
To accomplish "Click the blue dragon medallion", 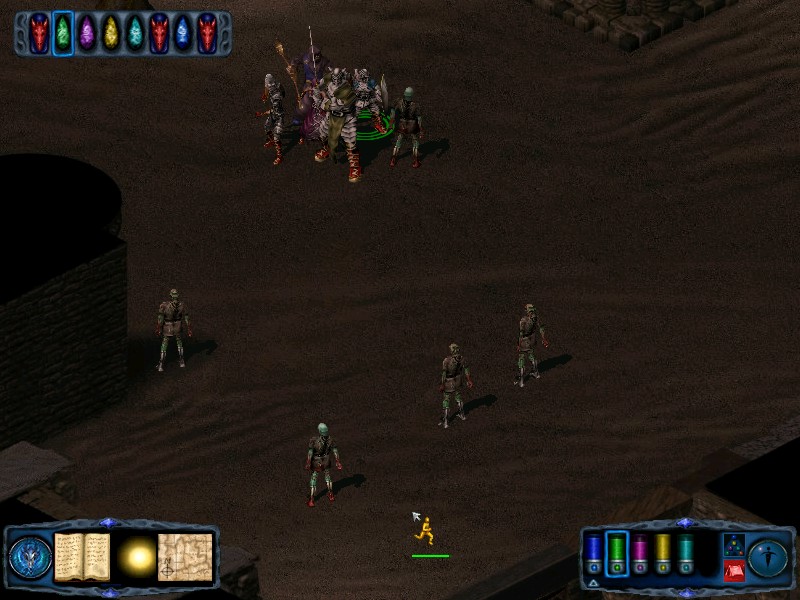I will [29, 557].
